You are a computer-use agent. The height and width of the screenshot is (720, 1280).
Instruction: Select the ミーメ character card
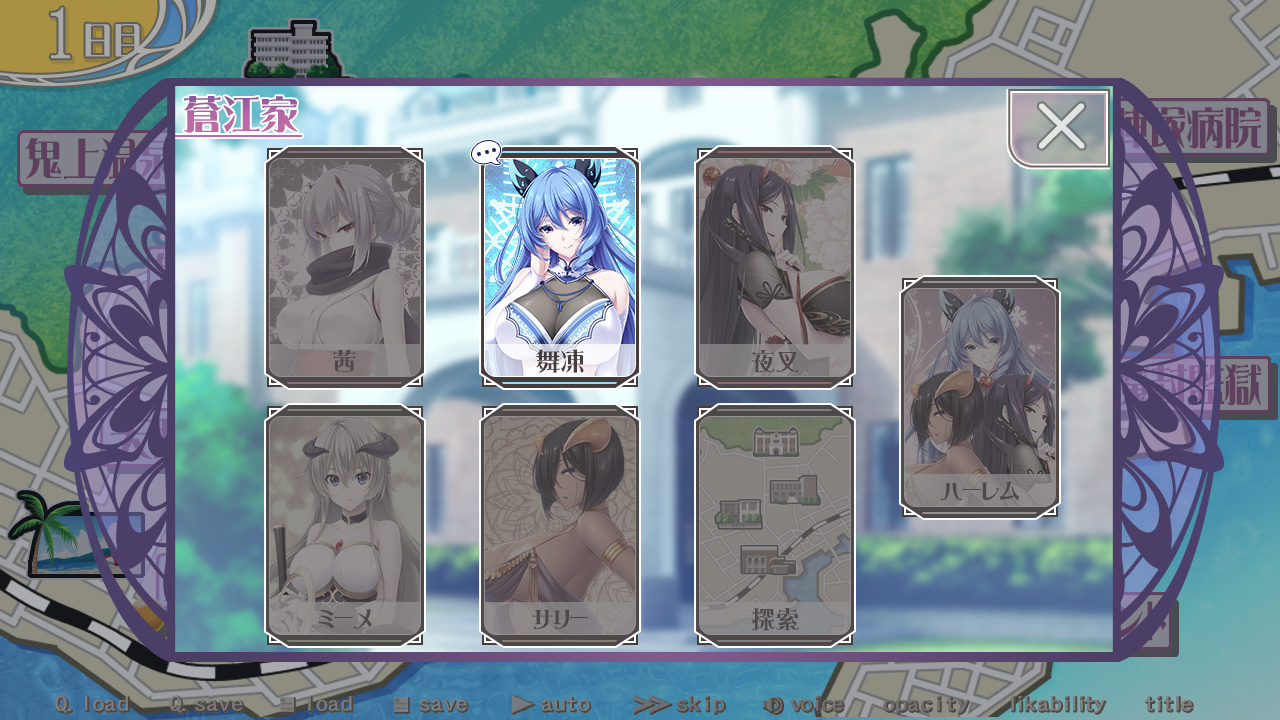[344, 526]
